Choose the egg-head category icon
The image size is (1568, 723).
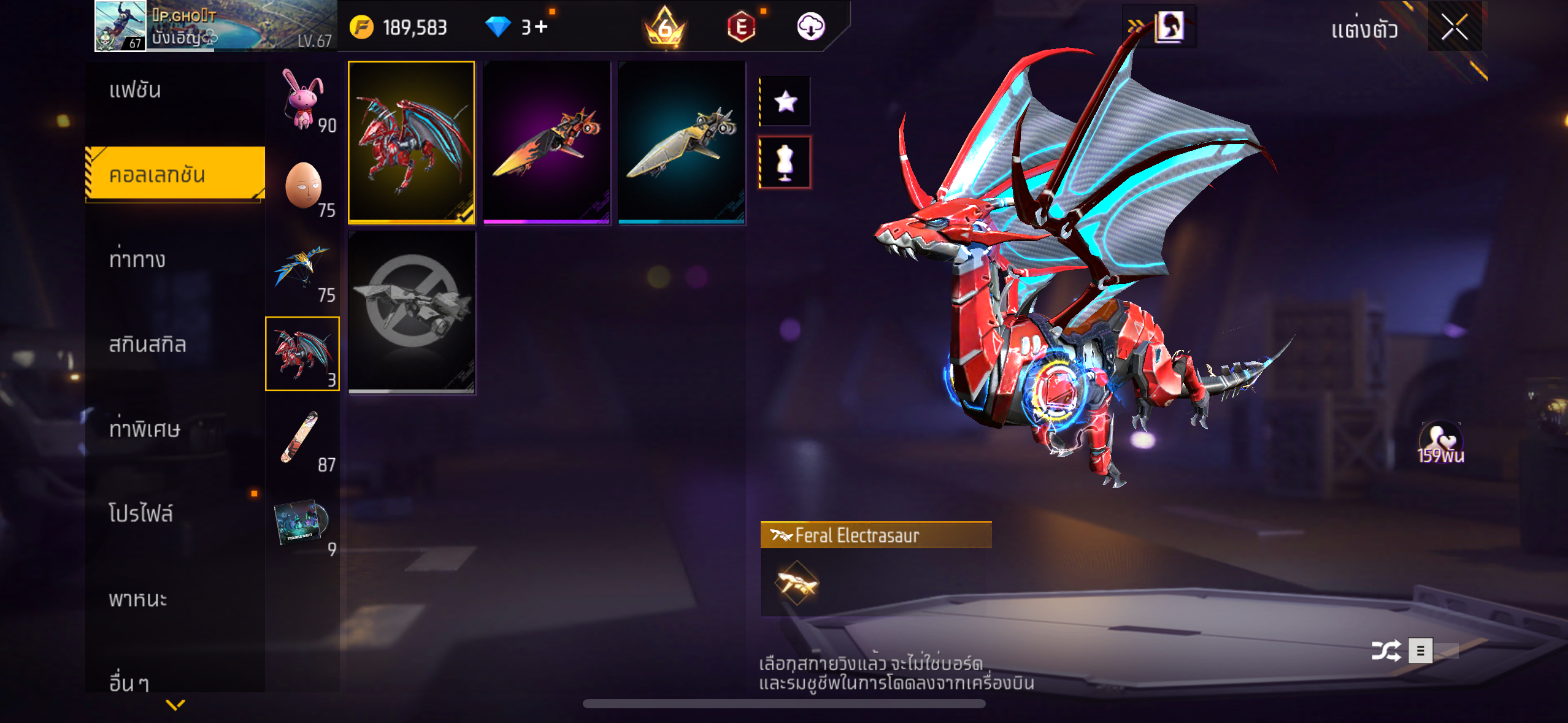[x=303, y=185]
